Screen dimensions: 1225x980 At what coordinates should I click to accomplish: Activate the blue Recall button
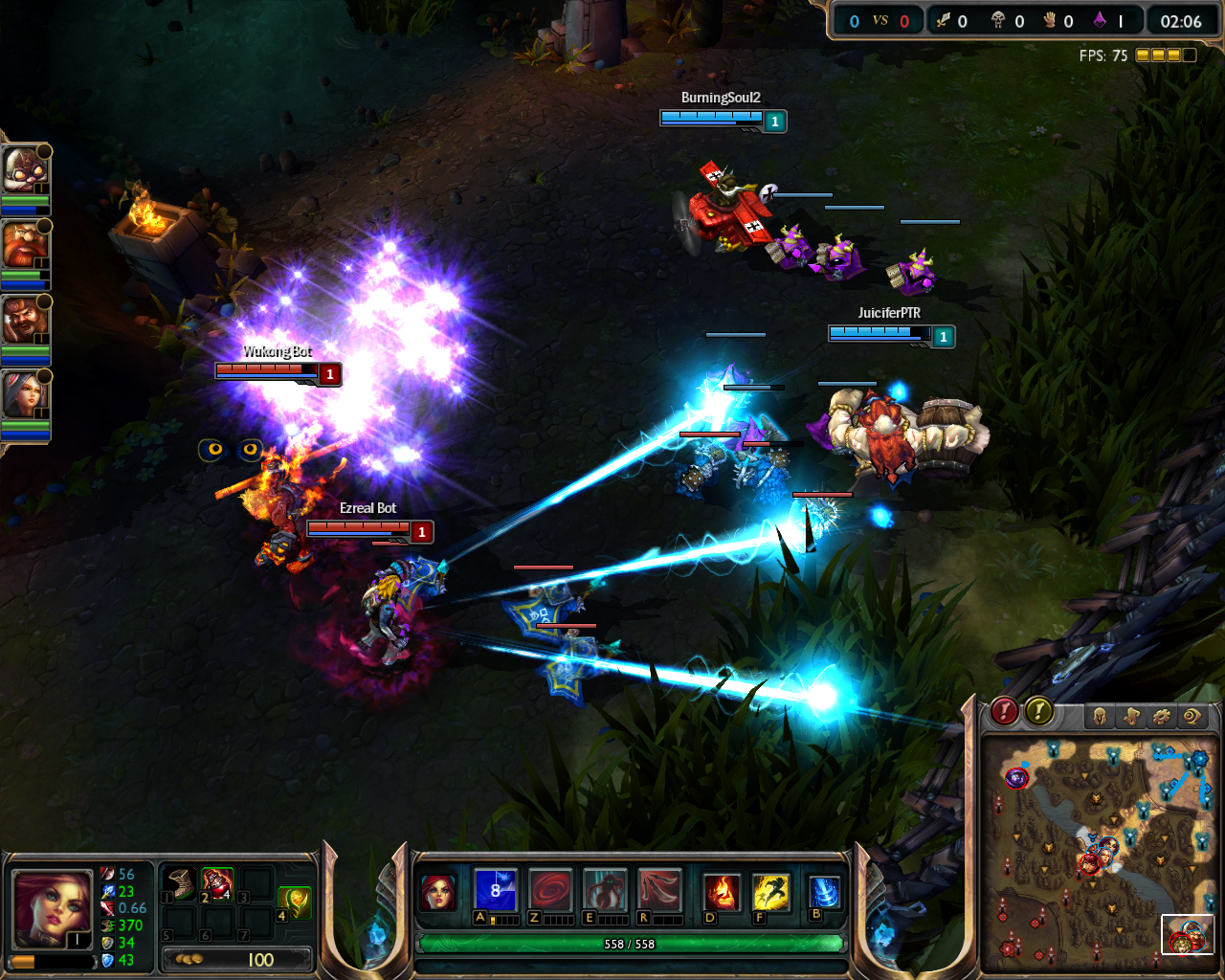tap(824, 891)
